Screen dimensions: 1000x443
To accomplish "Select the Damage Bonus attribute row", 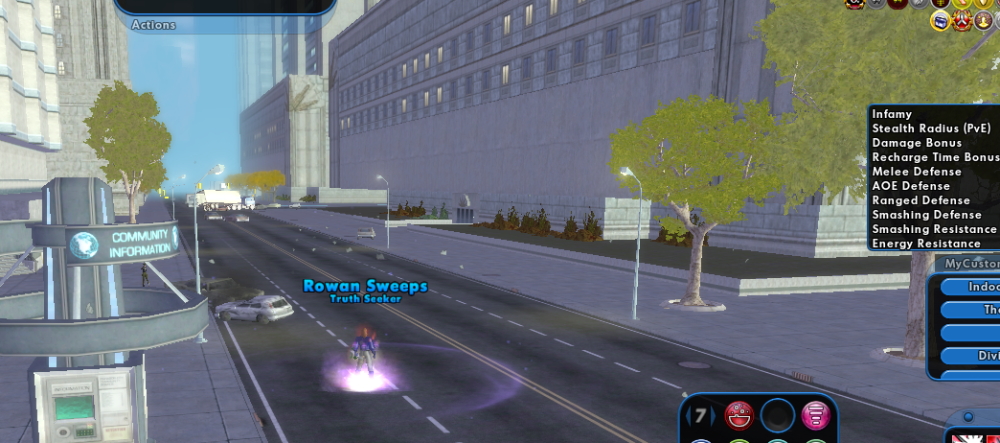I will click(x=916, y=143).
